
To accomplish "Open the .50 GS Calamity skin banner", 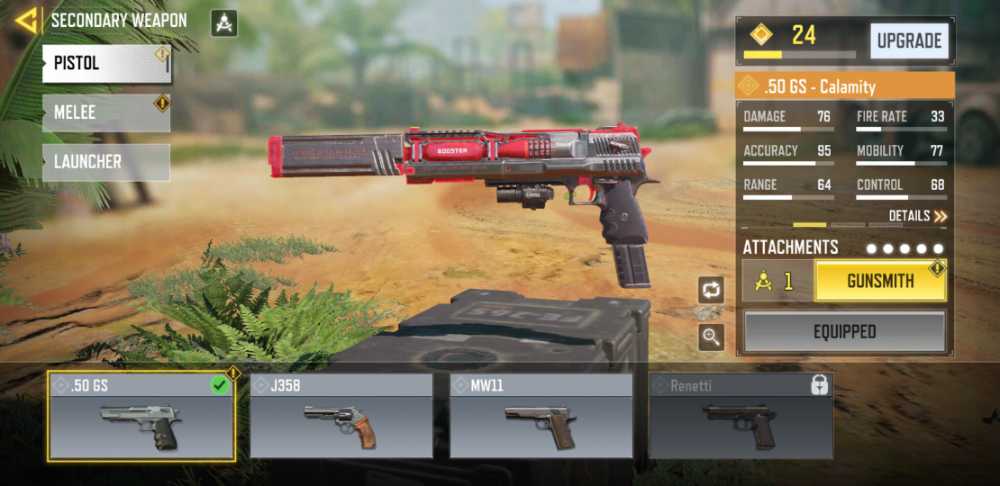I will [845, 86].
